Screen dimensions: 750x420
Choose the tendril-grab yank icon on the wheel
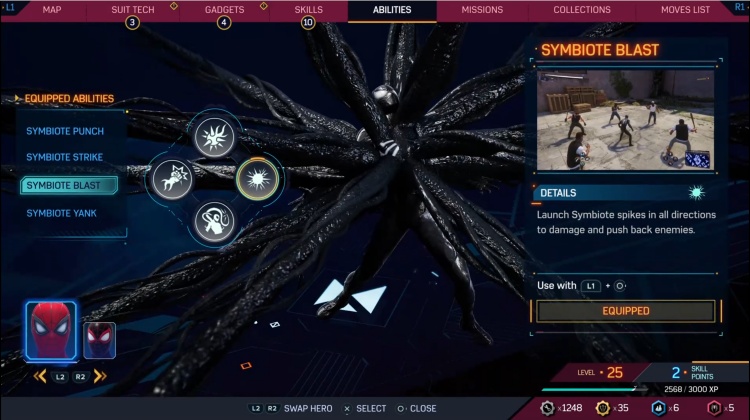(213, 221)
